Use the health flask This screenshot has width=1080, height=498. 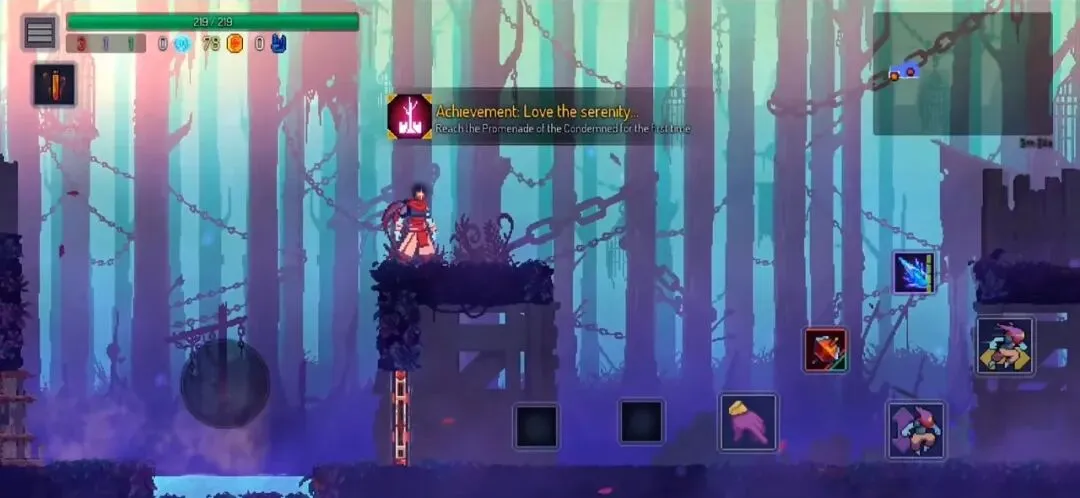(x=54, y=85)
